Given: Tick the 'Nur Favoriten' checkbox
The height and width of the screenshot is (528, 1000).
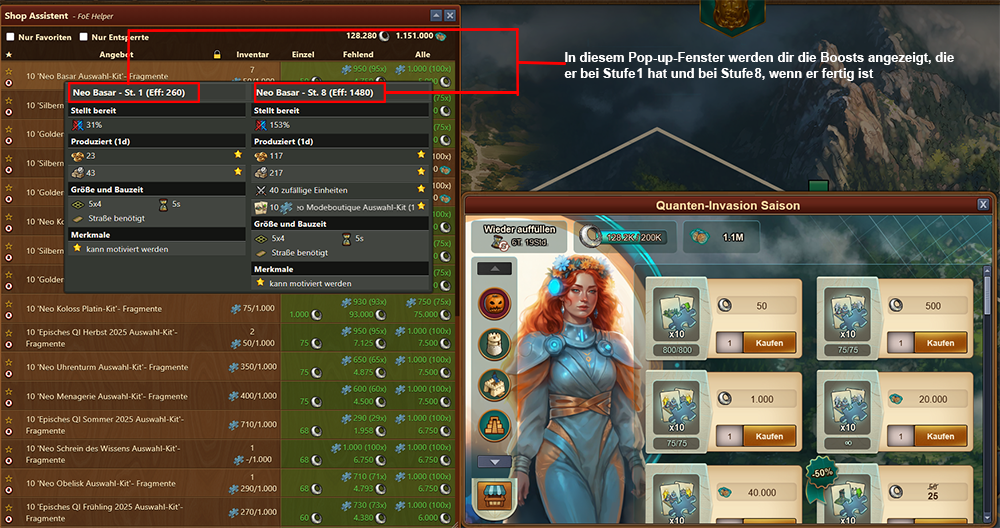Looking at the screenshot, I should pyautogui.click(x=11, y=37).
